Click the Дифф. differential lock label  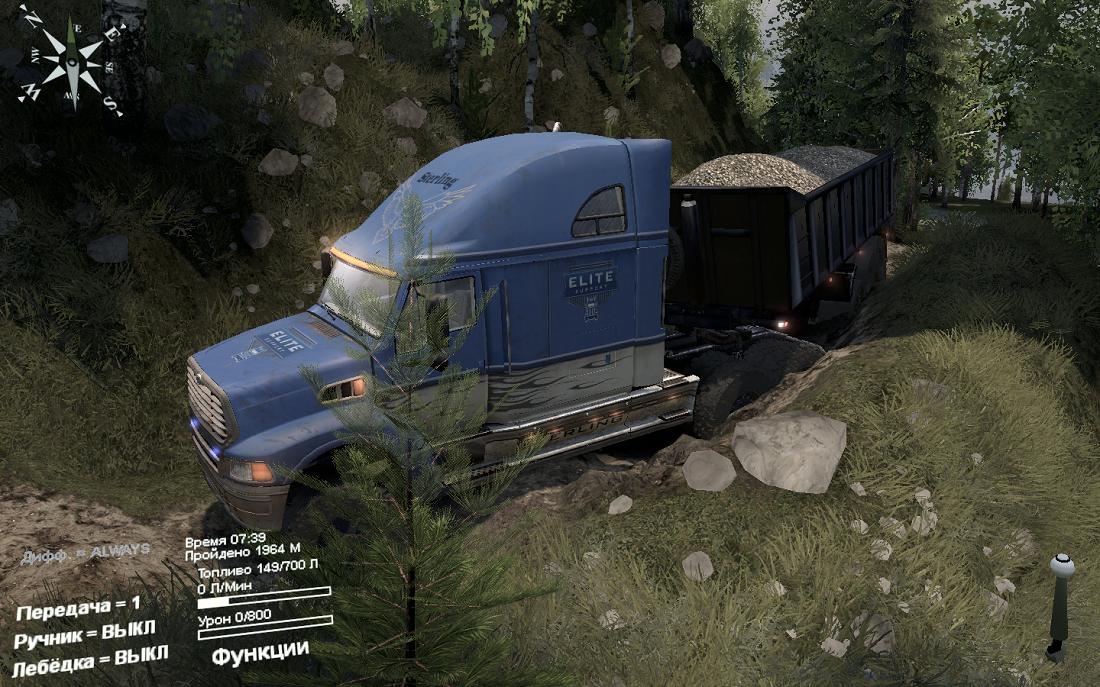point(85,553)
